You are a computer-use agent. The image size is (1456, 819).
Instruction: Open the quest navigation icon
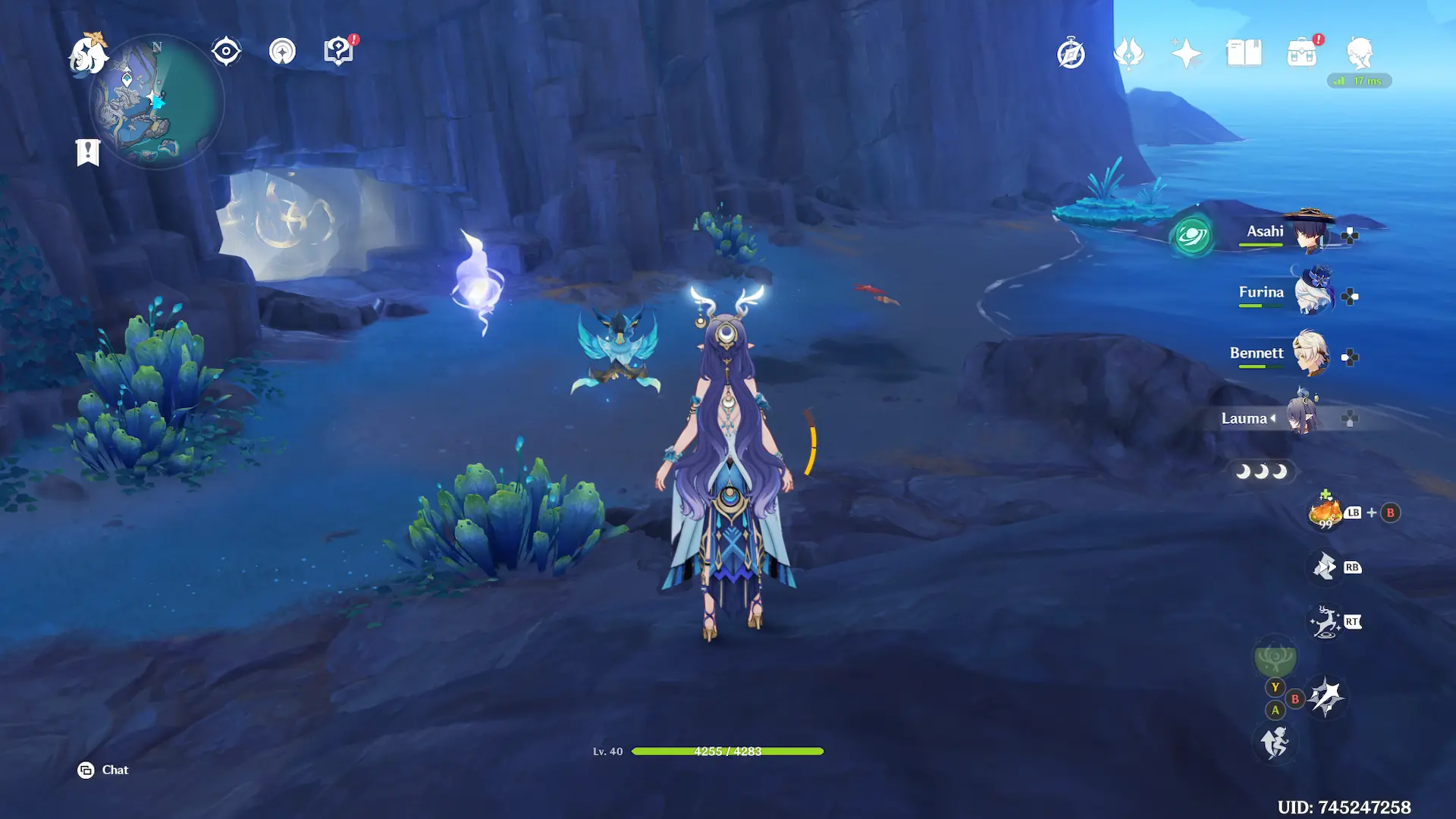(282, 52)
